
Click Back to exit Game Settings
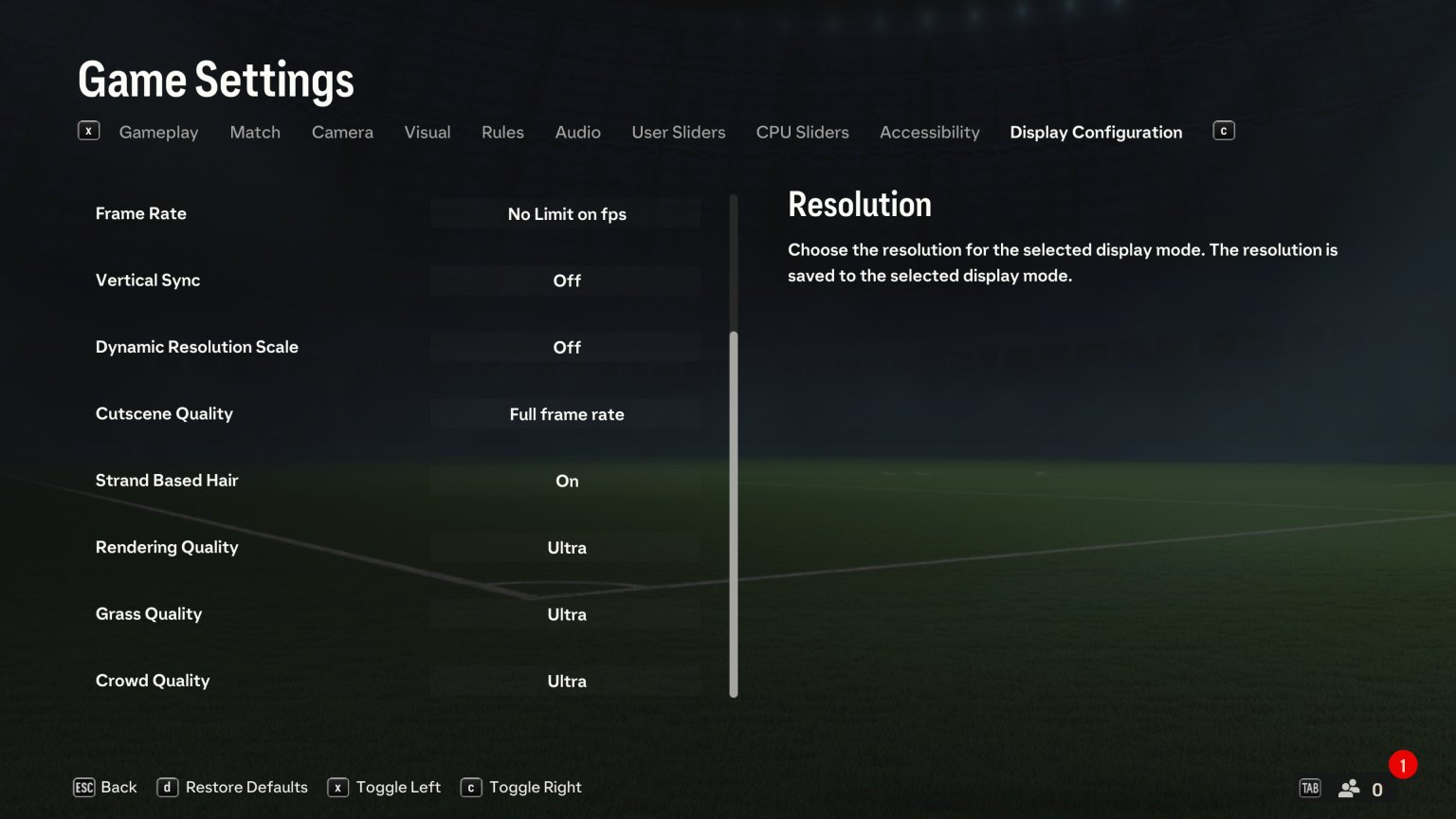point(118,787)
